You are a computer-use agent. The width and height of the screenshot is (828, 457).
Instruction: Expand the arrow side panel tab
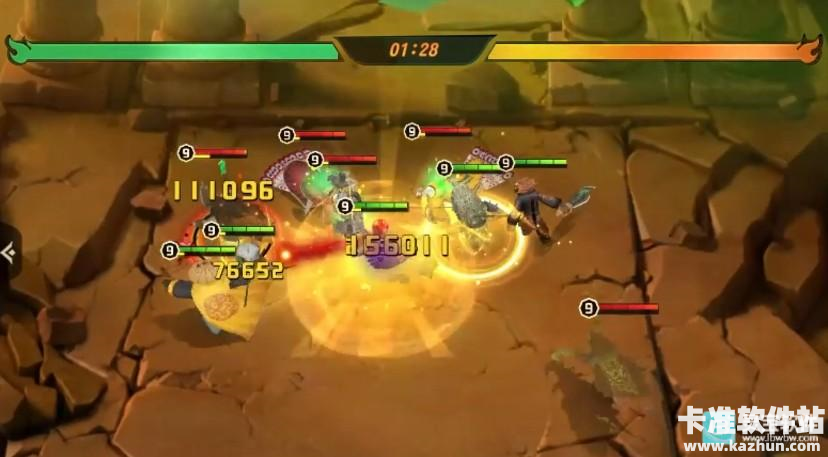(x=7, y=253)
